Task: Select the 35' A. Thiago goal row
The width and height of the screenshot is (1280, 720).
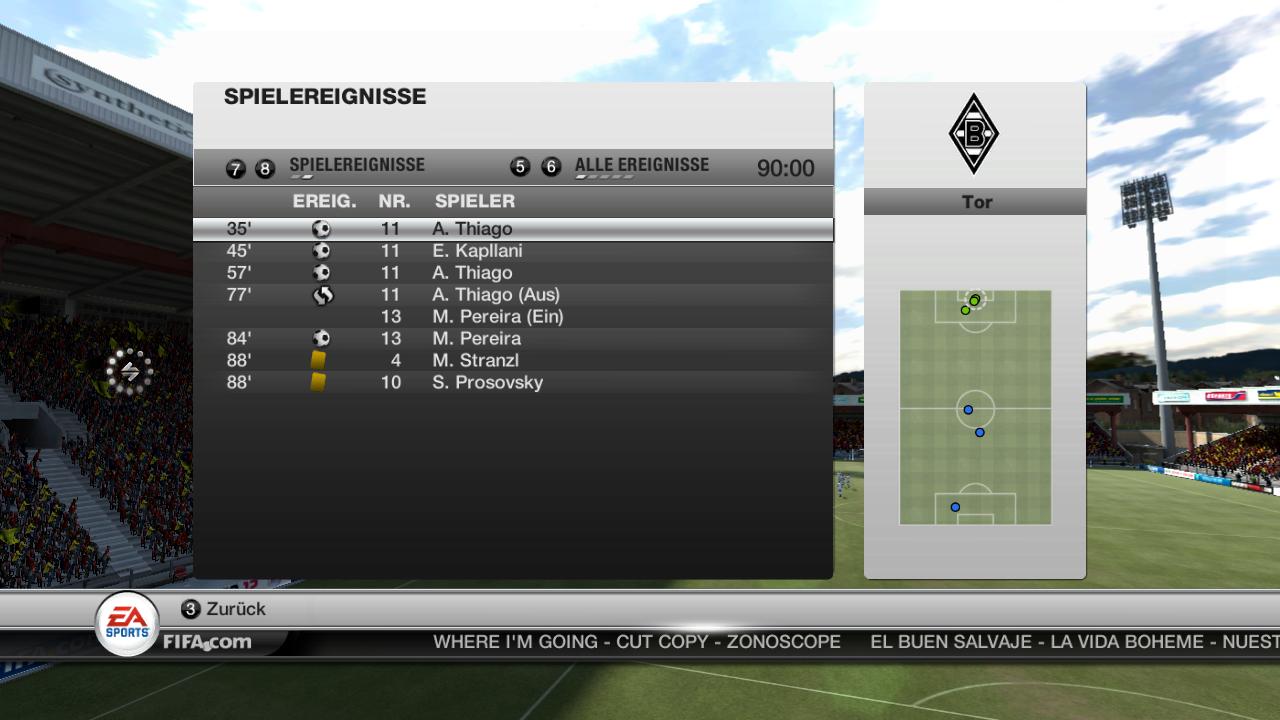Action: (x=512, y=229)
